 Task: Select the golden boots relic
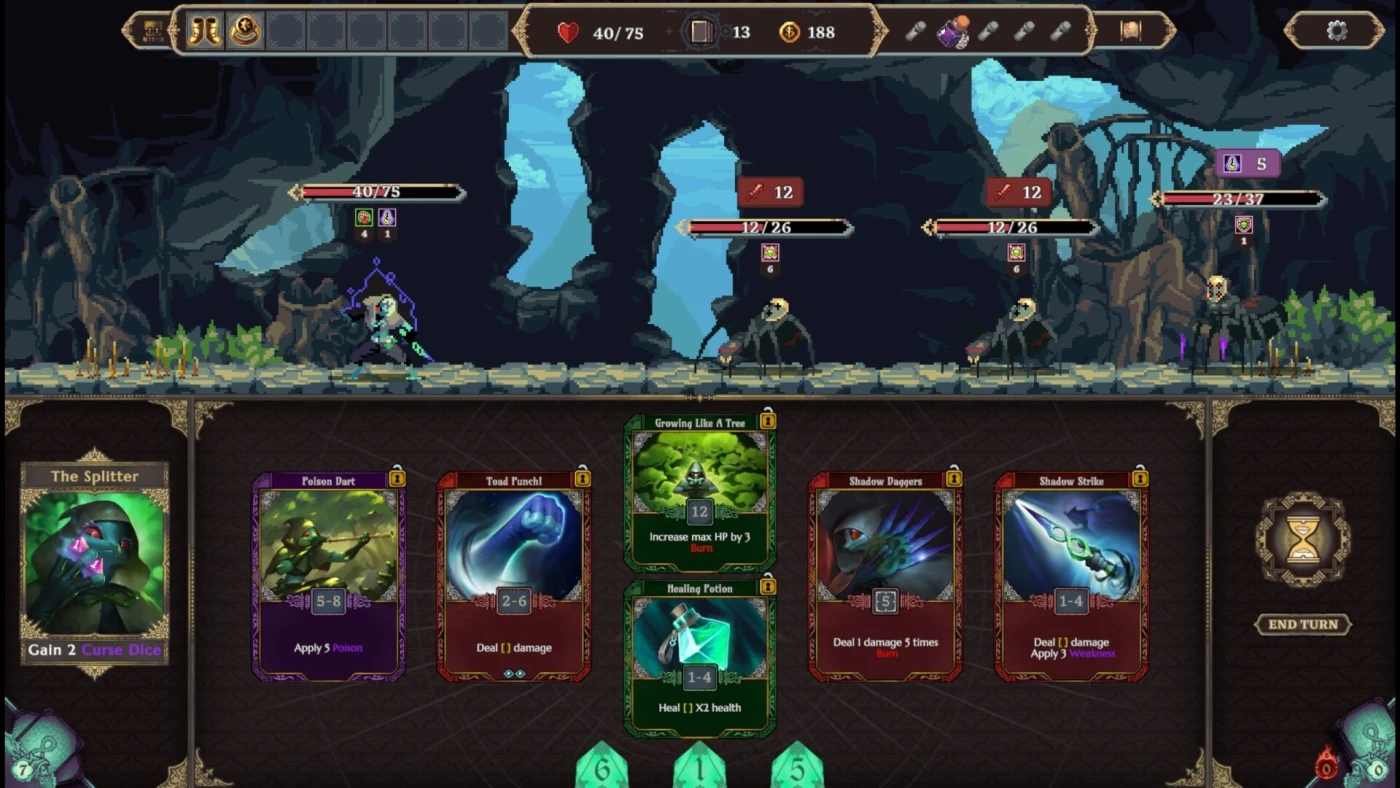(x=205, y=31)
